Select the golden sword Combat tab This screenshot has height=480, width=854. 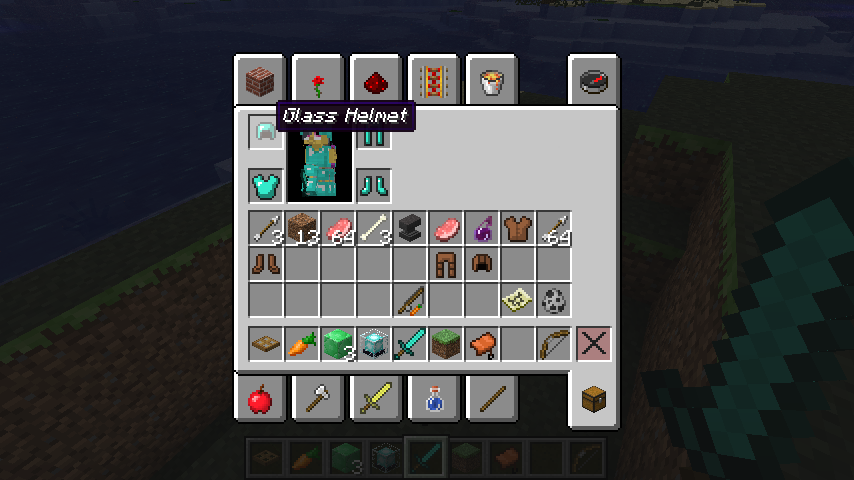[376, 400]
